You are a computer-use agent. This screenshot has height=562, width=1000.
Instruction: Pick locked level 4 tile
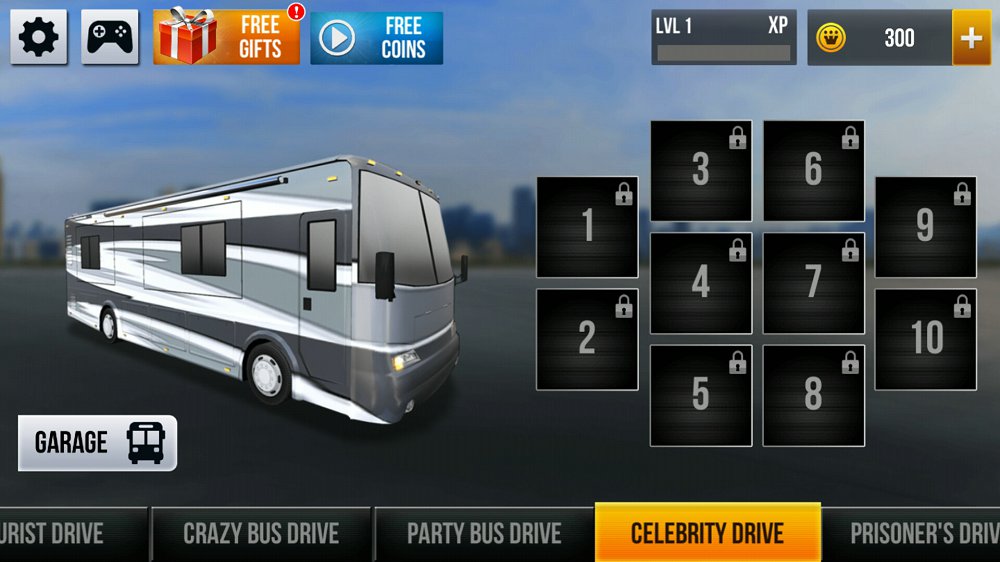click(x=701, y=283)
